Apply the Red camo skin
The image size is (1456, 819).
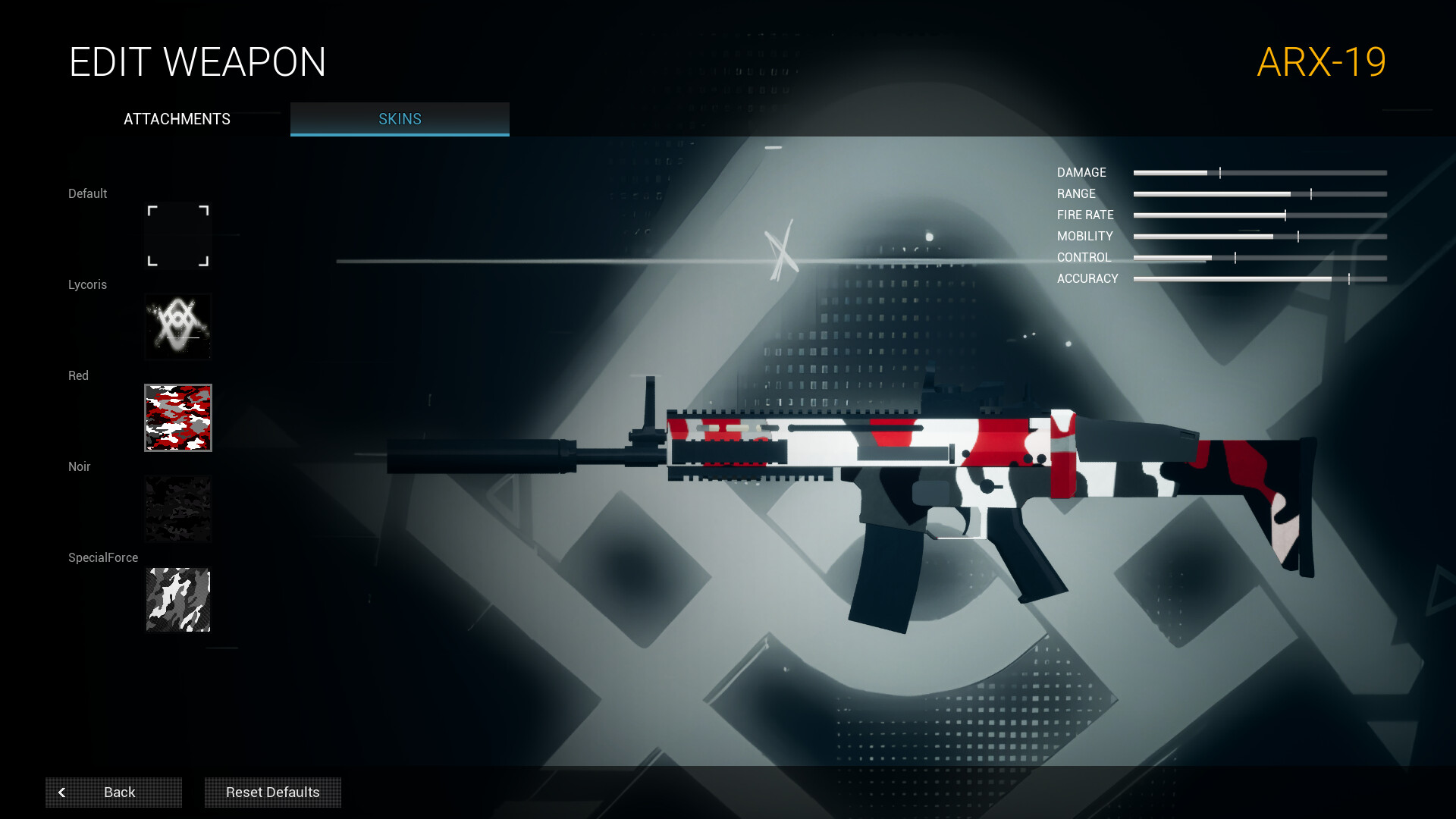click(178, 418)
